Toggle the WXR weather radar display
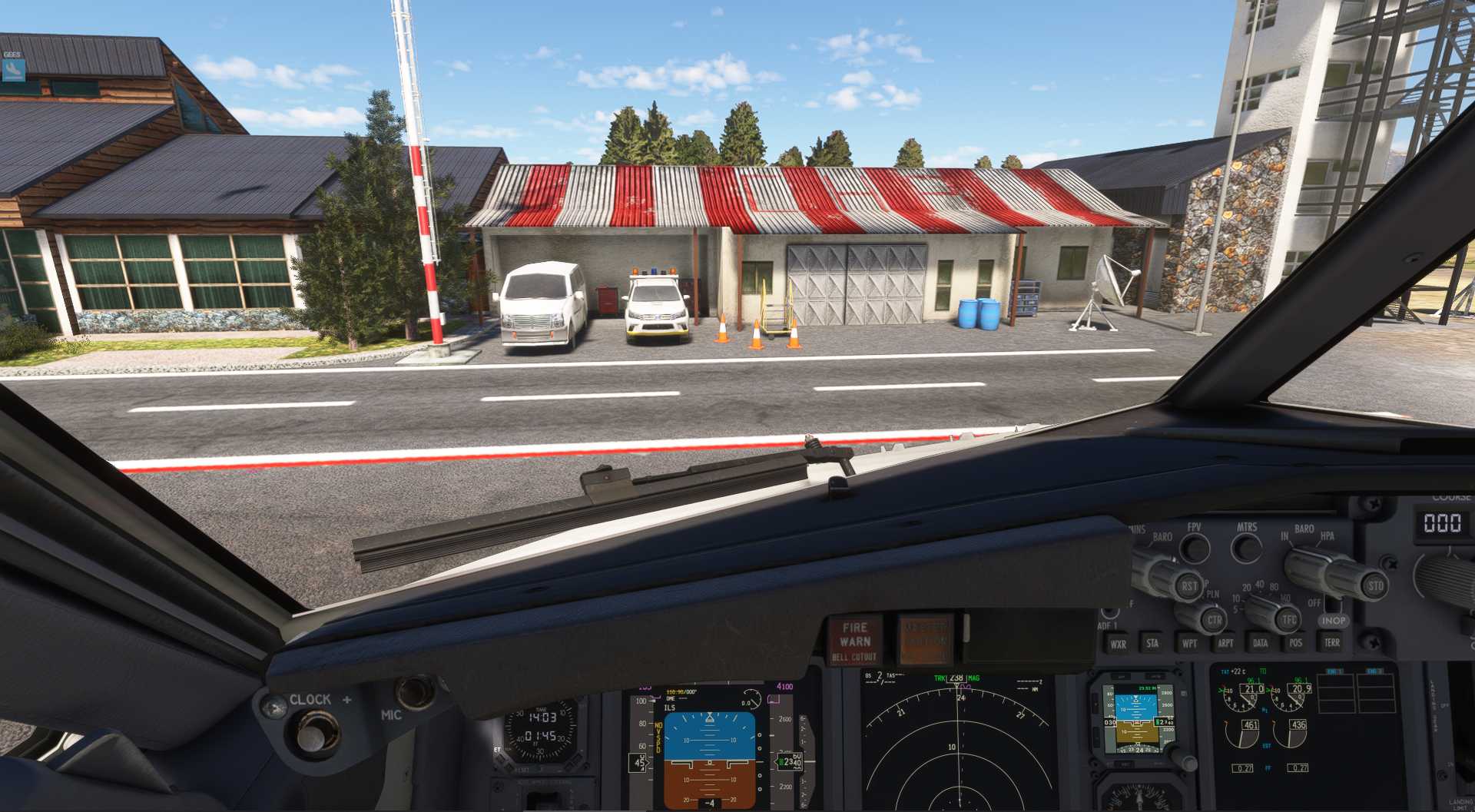Screen dimensions: 1475x812 click(x=1118, y=644)
